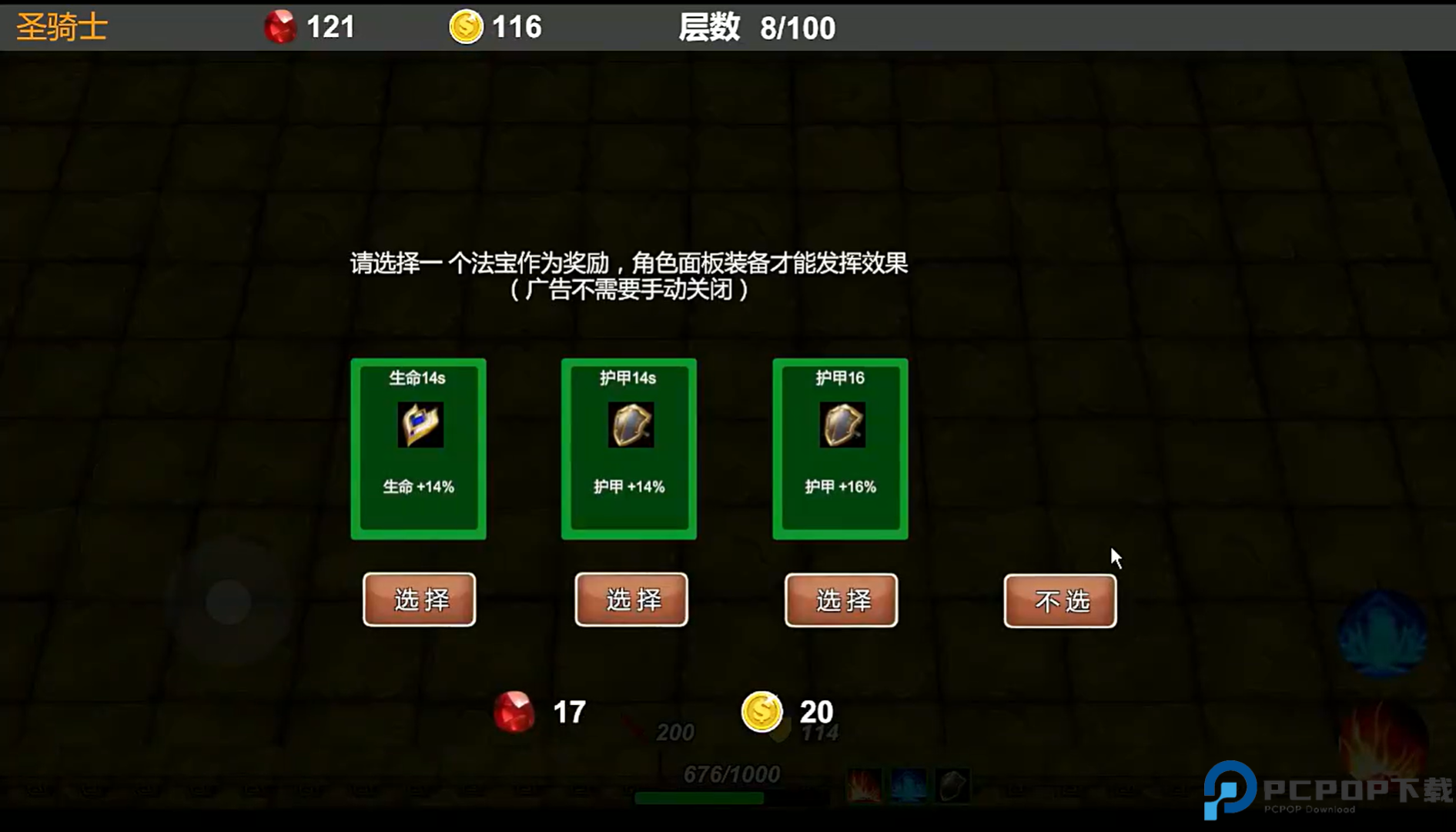Click the coin reward icon next to 20
Screen dimensions: 1456x832
(761, 712)
